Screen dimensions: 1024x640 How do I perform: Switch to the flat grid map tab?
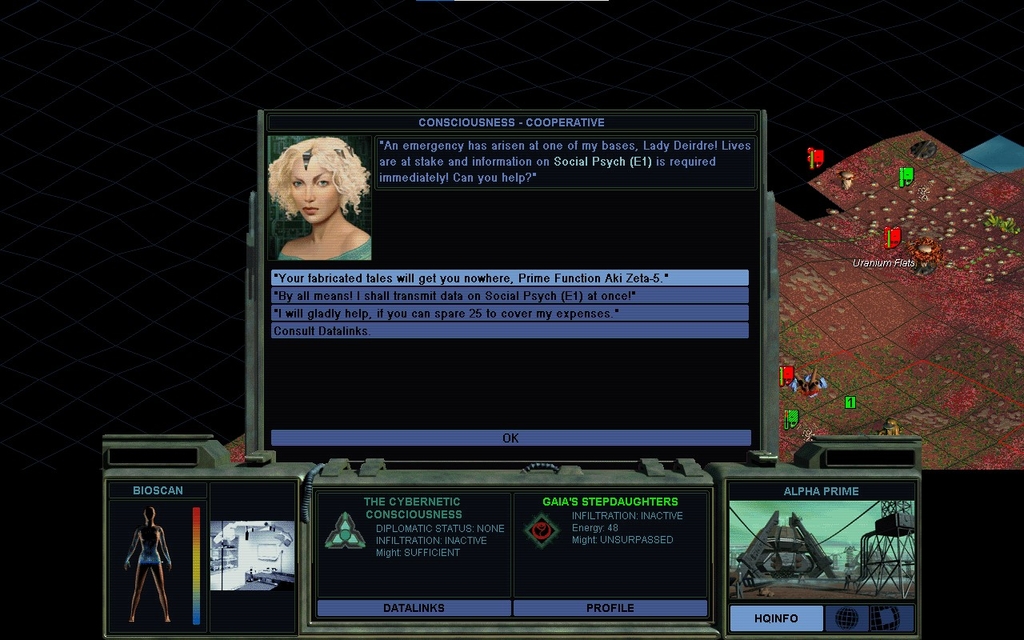point(884,618)
